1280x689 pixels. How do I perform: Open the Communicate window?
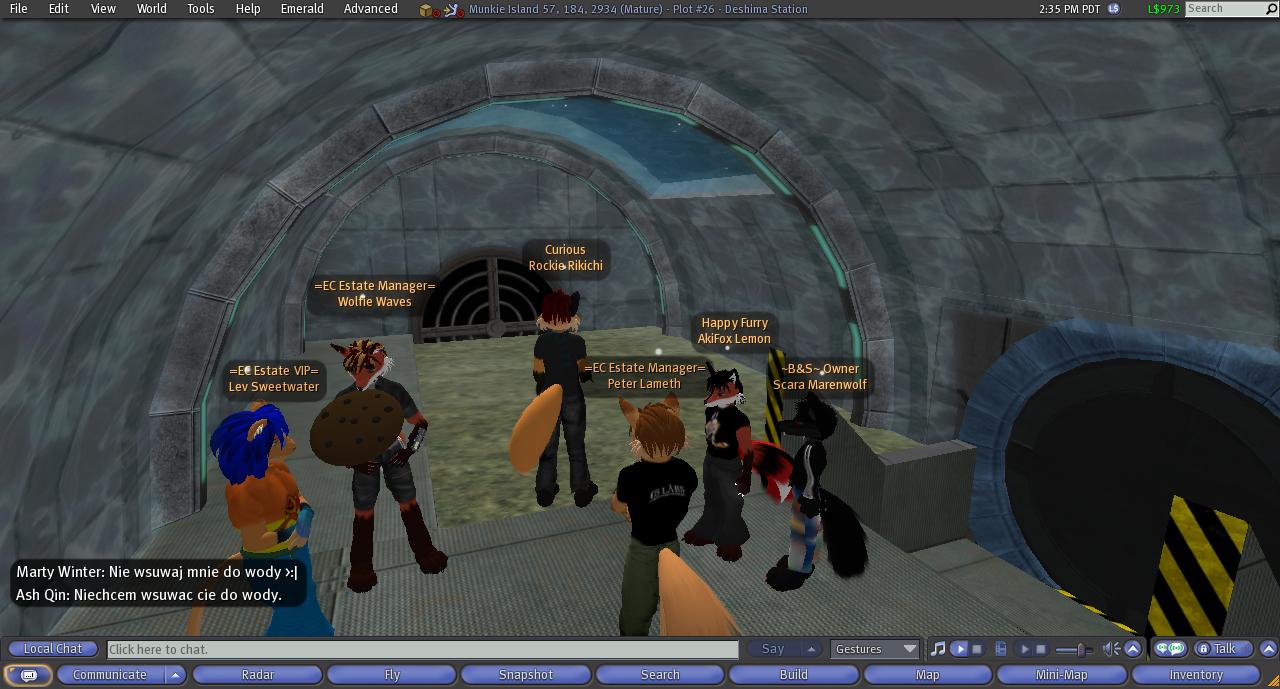[110, 675]
